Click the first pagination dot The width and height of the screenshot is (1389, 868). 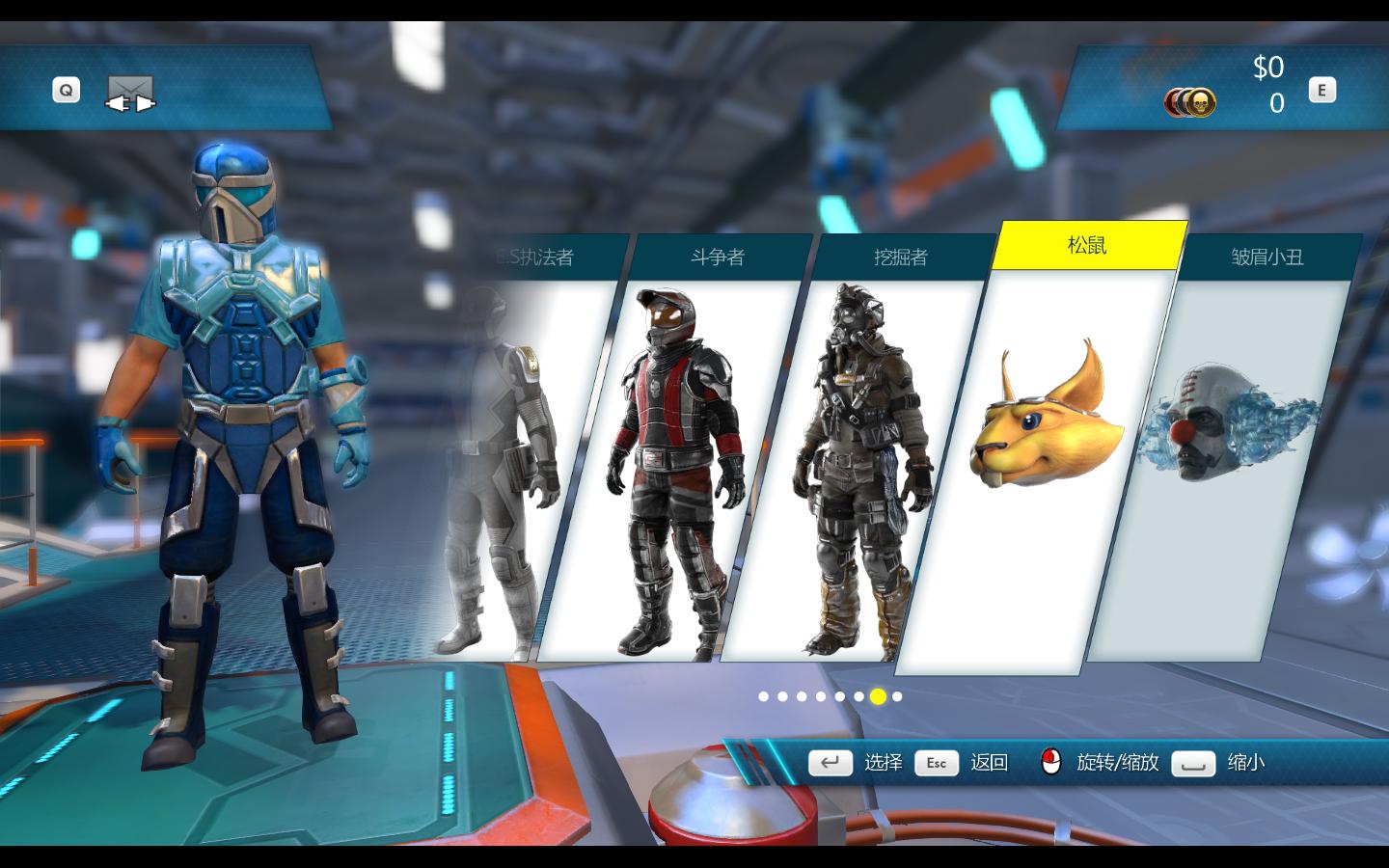coord(762,695)
